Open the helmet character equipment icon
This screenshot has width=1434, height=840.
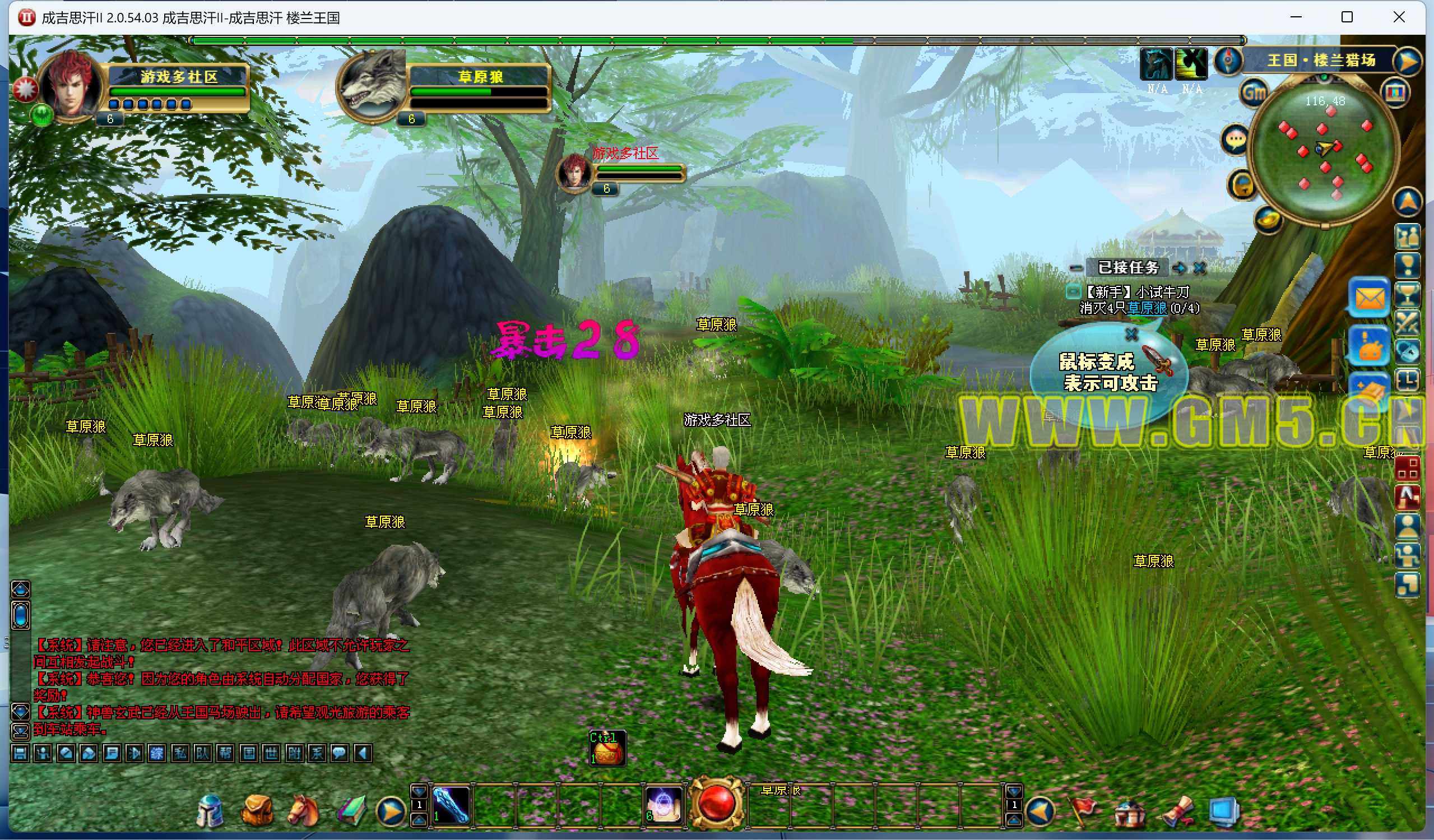(x=210, y=810)
